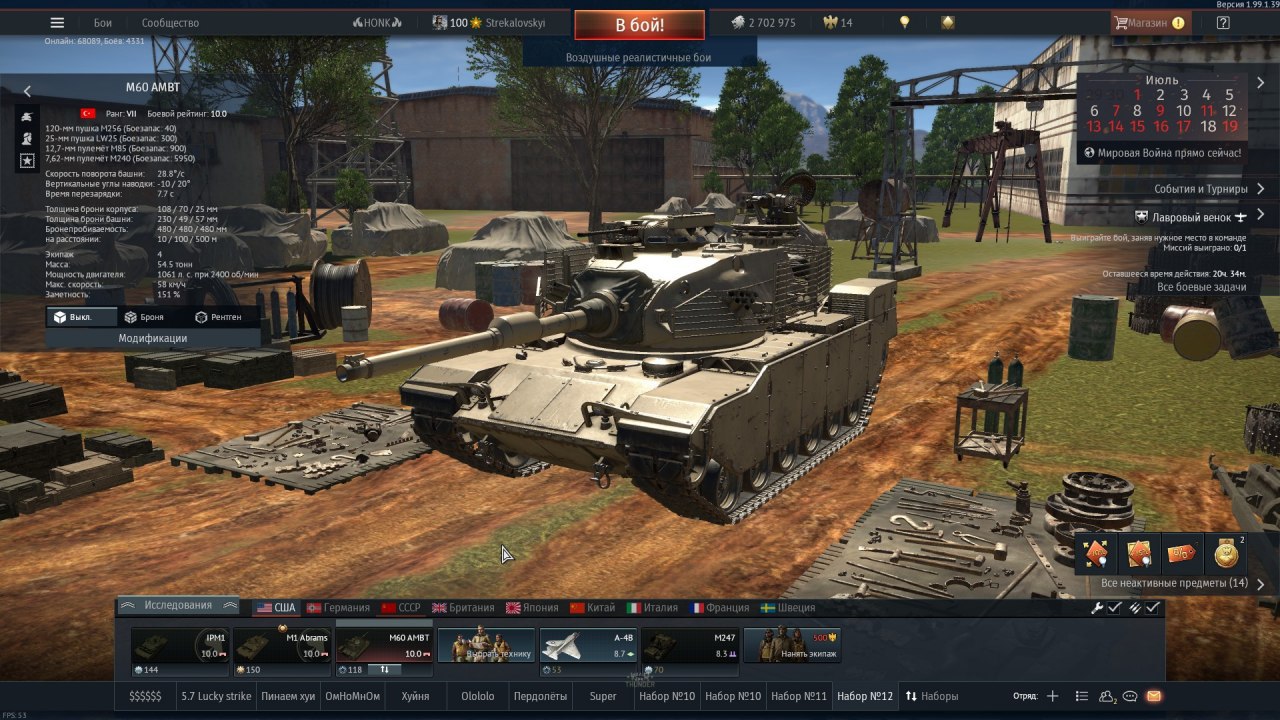This screenshot has width=1280, height=720.
Task: Start battle with the В бой! button
Action: point(639,25)
